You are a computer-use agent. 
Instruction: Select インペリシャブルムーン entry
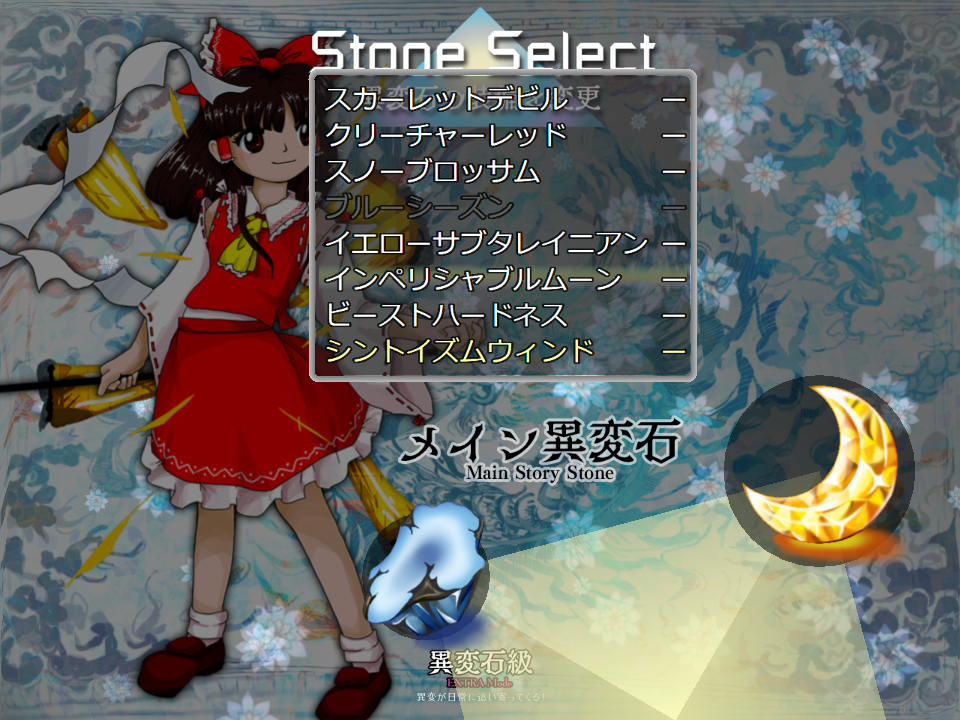click(x=473, y=279)
